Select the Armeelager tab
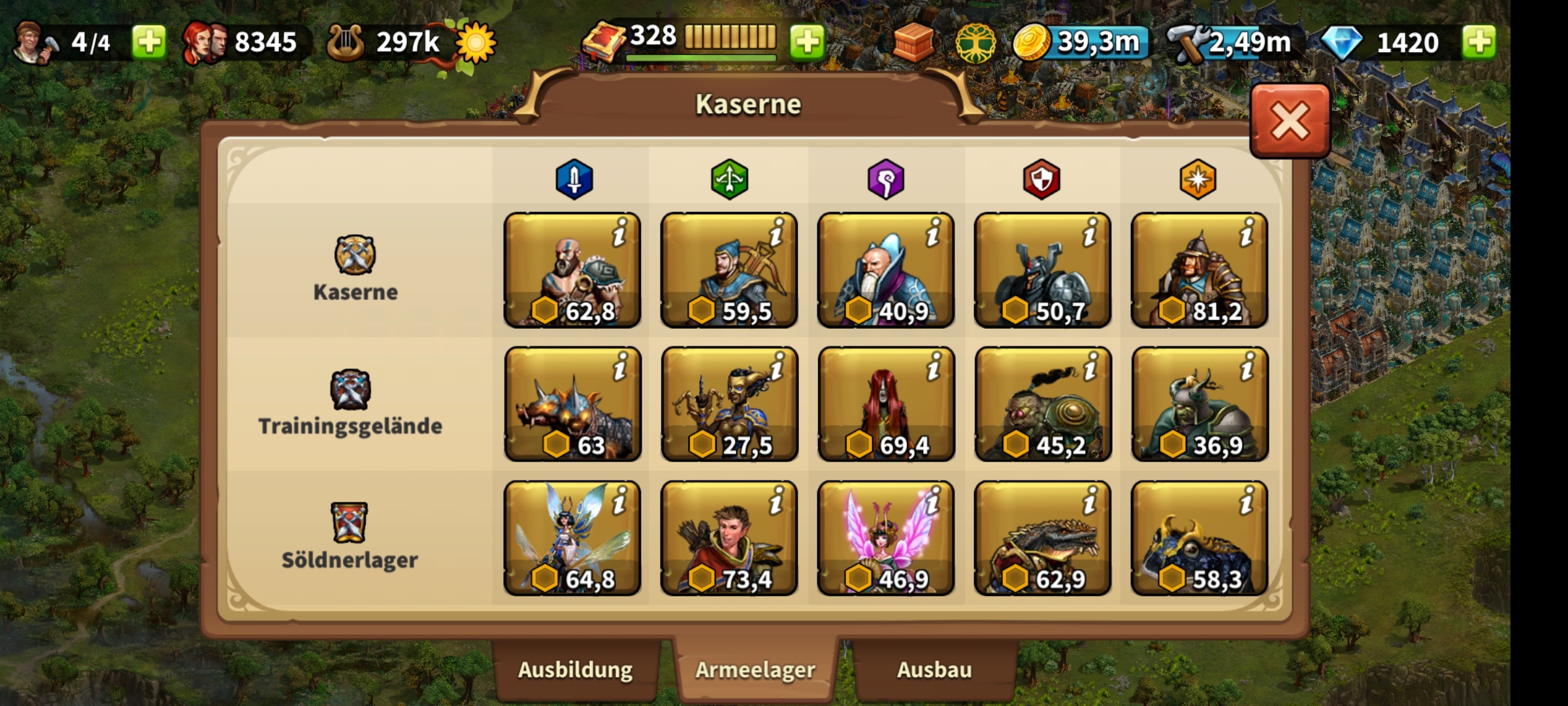 tap(755, 670)
